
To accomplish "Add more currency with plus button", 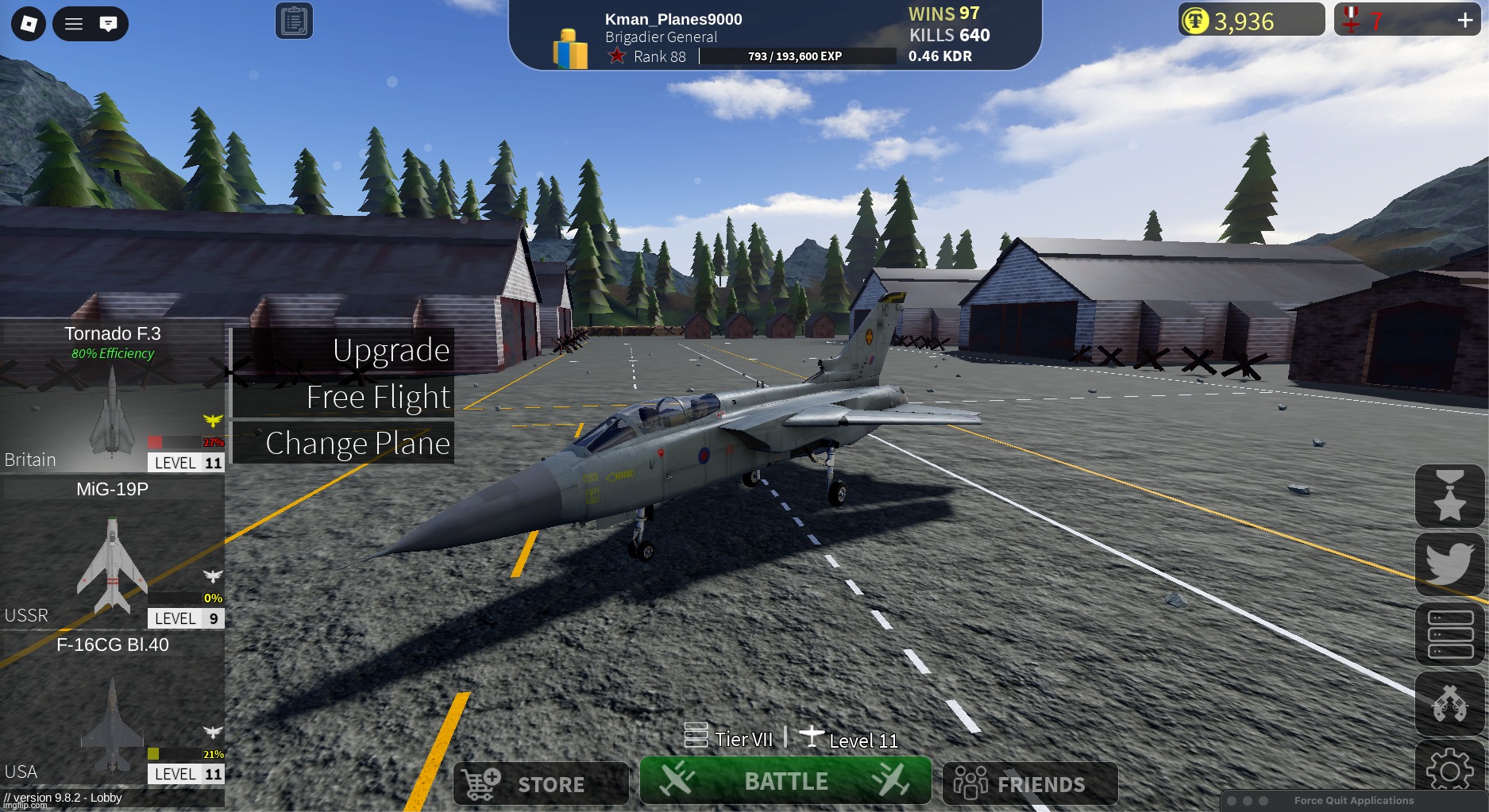I will [x=1465, y=20].
